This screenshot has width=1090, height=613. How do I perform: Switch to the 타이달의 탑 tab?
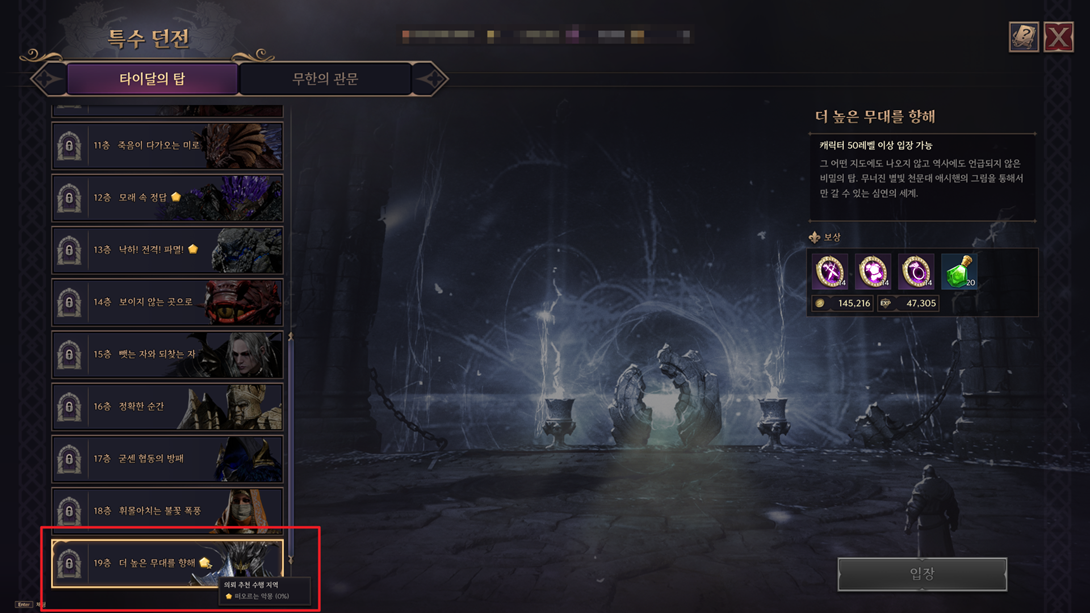152,79
